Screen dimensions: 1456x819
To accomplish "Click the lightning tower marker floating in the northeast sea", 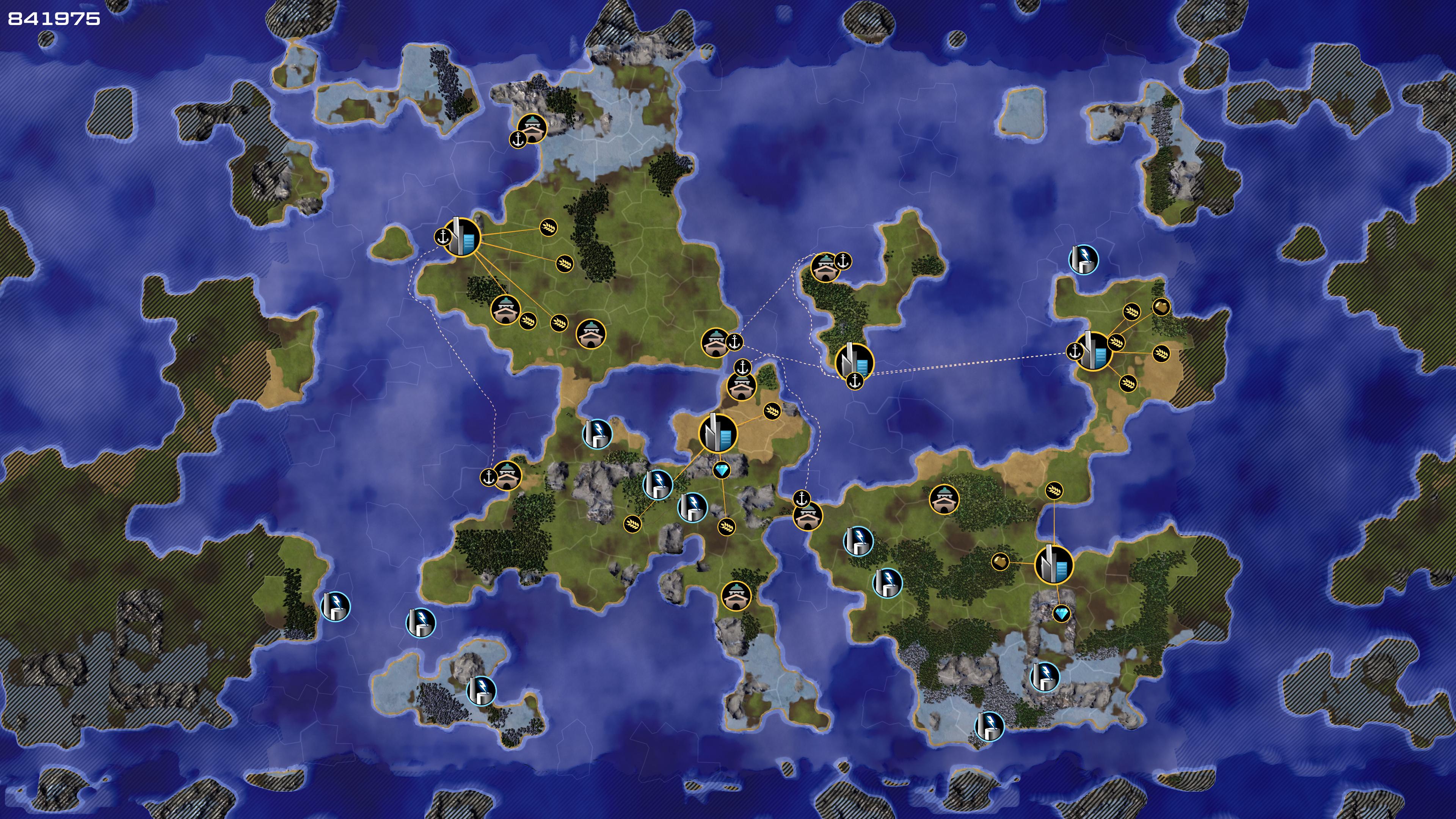I will pos(1083,259).
